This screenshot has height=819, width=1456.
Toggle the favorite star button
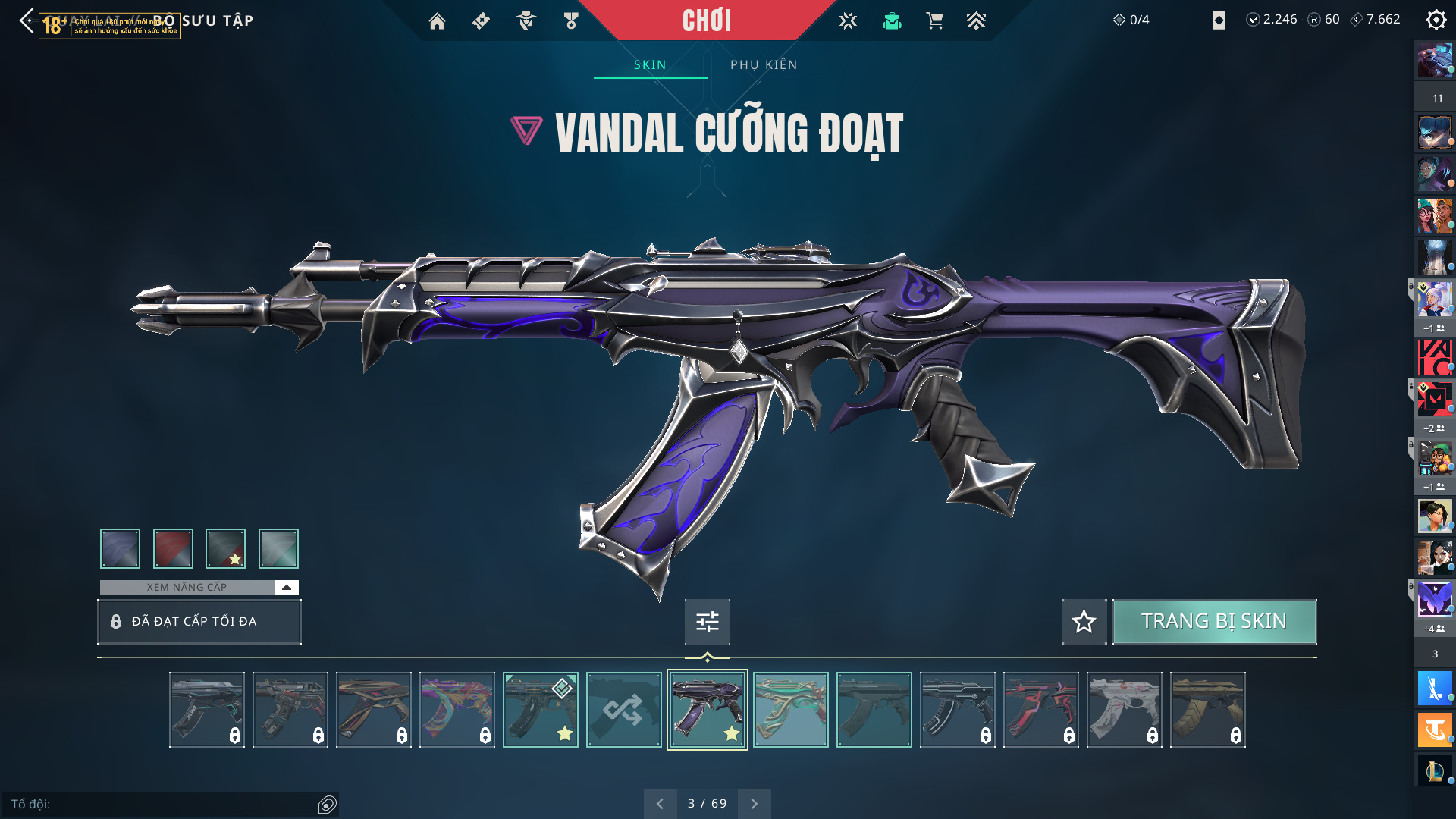[x=1084, y=622]
